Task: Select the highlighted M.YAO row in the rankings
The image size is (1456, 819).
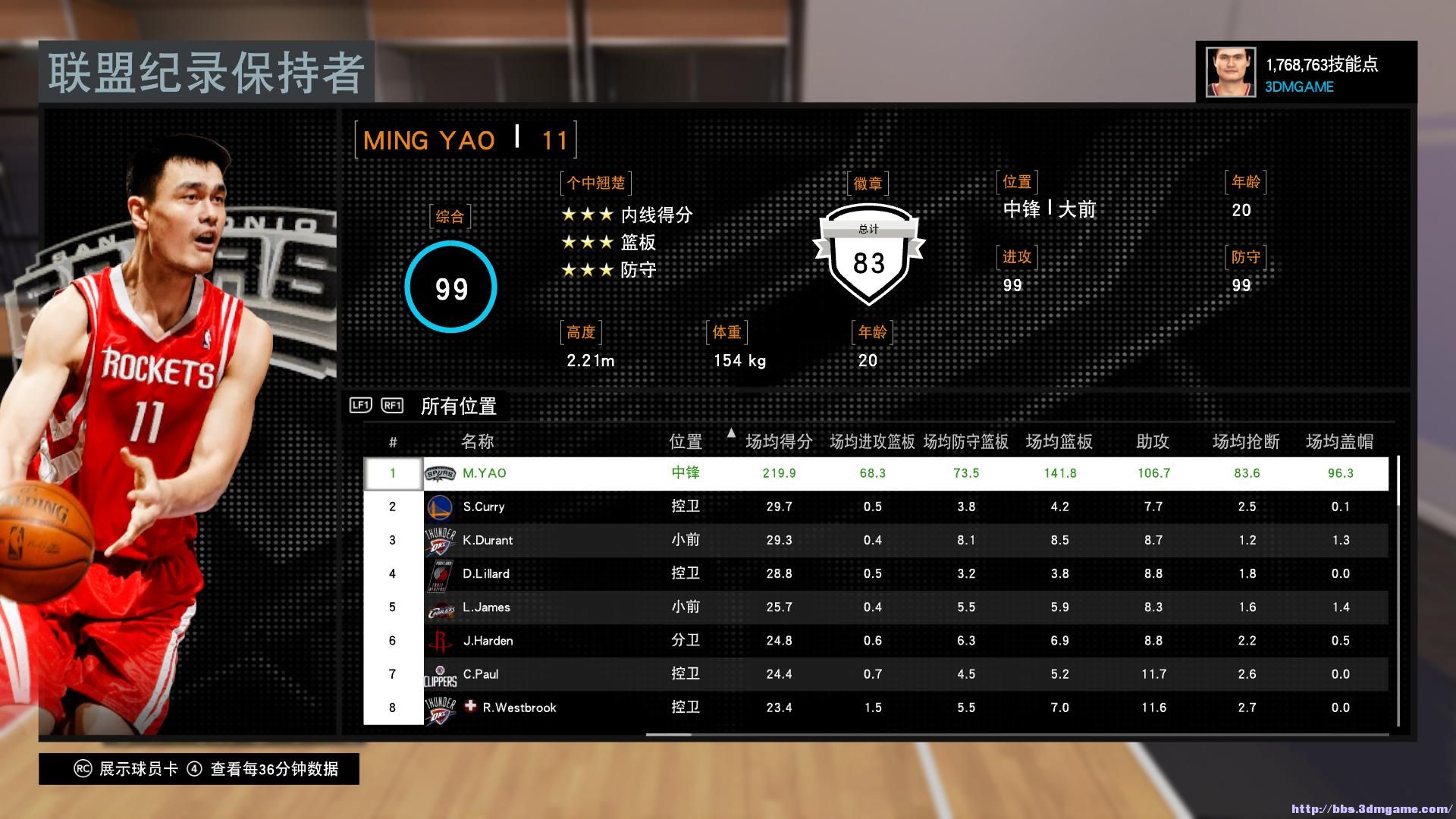Action: (758, 472)
